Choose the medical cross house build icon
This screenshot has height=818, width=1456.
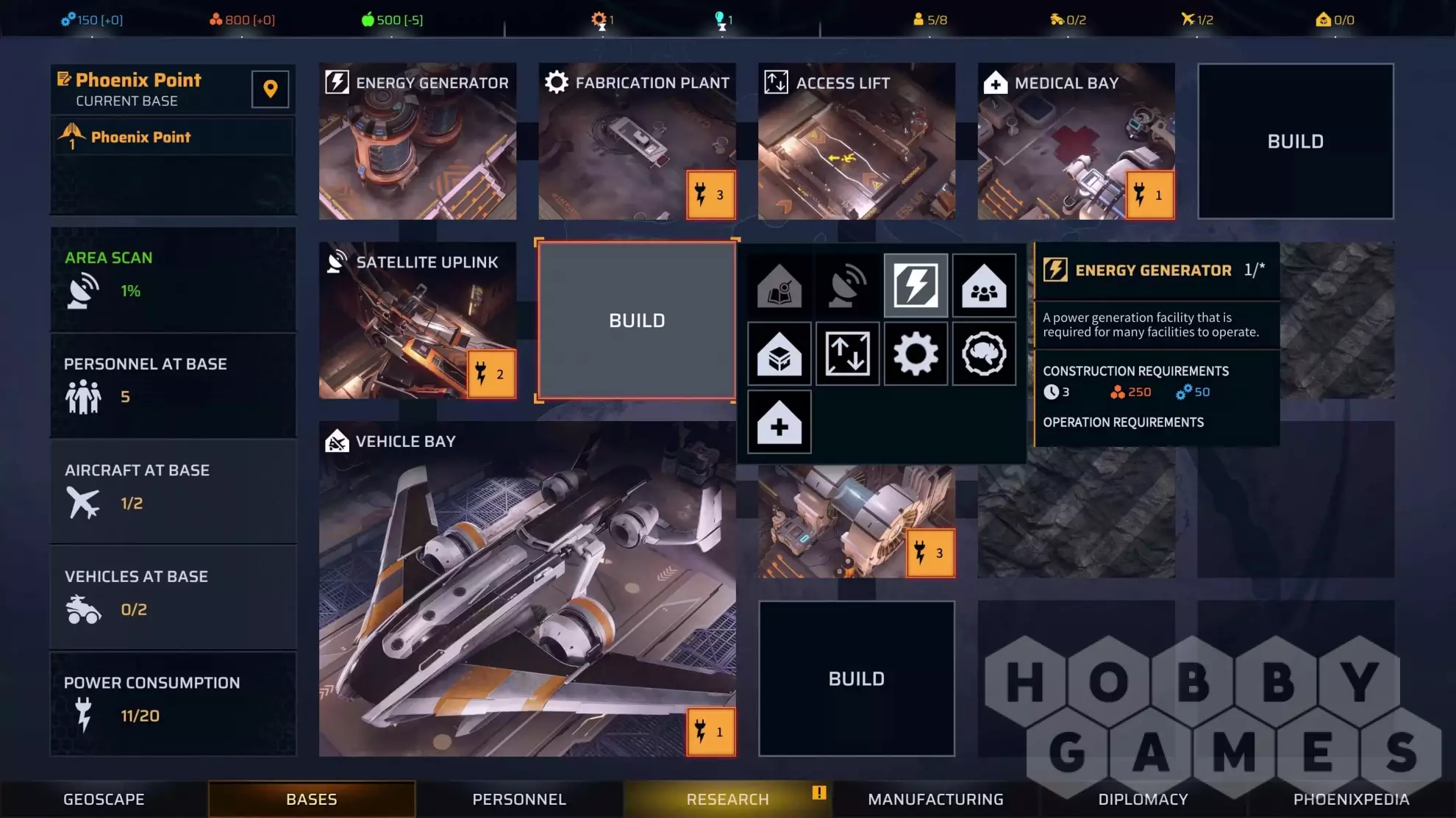click(x=779, y=422)
